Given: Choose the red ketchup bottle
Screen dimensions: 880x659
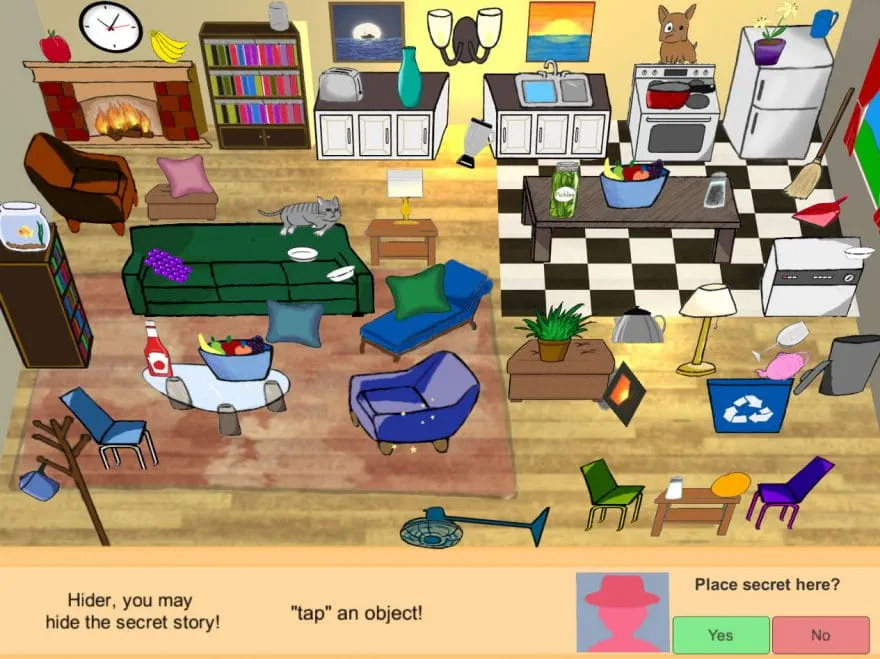Looking at the screenshot, I should tap(156, 350).
